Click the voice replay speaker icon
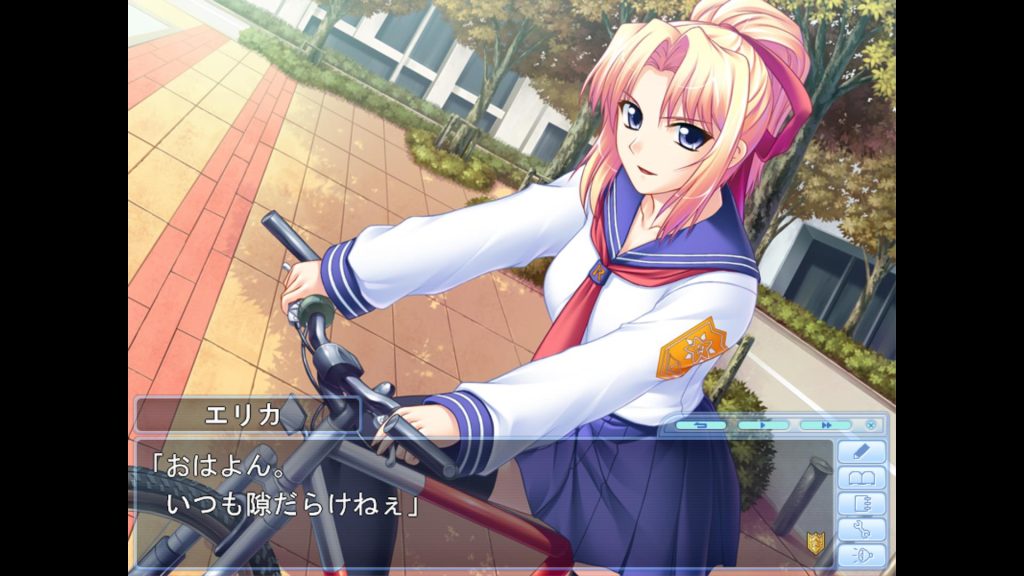This screenshot has height=576, width=1024. pyautogui.click(x=861, y=556)
